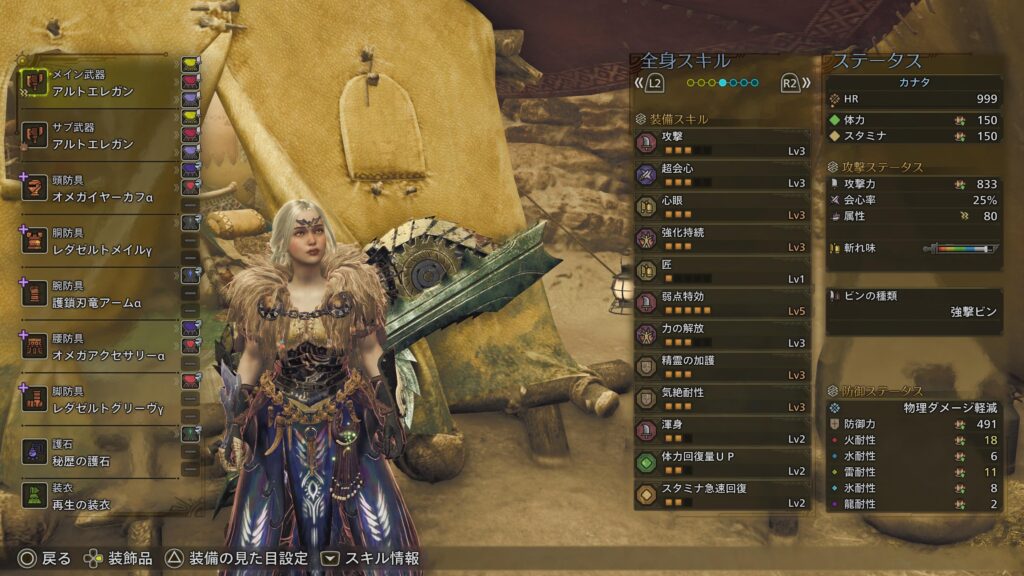Select the 胴防具 レダゼルトメイルγ slot
Screen dimensions: 1024x576
pyautogui.click(x=98, y=240)
